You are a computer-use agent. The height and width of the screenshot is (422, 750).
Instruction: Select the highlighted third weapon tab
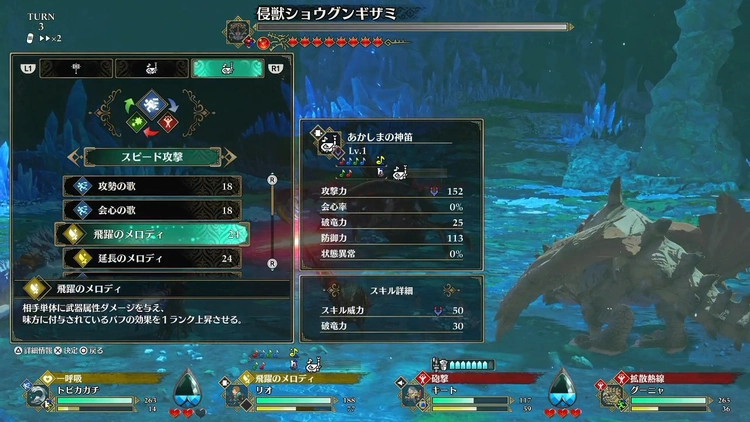(227, 68)
